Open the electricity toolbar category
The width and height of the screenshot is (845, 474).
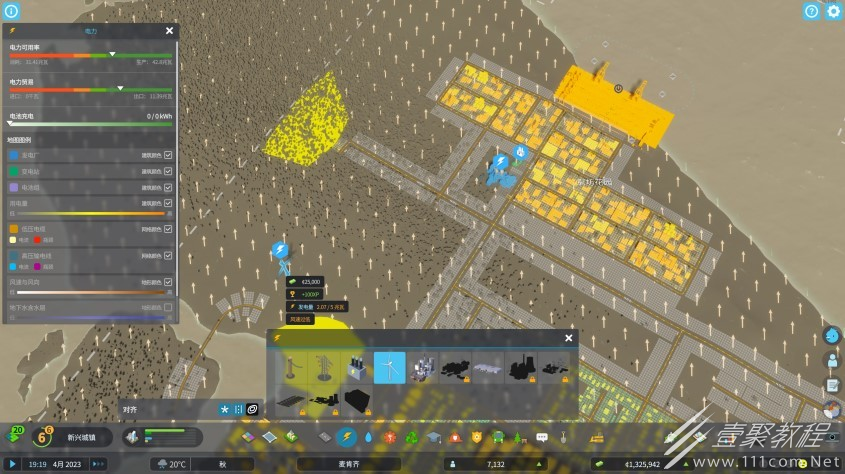tap(347, 437)
